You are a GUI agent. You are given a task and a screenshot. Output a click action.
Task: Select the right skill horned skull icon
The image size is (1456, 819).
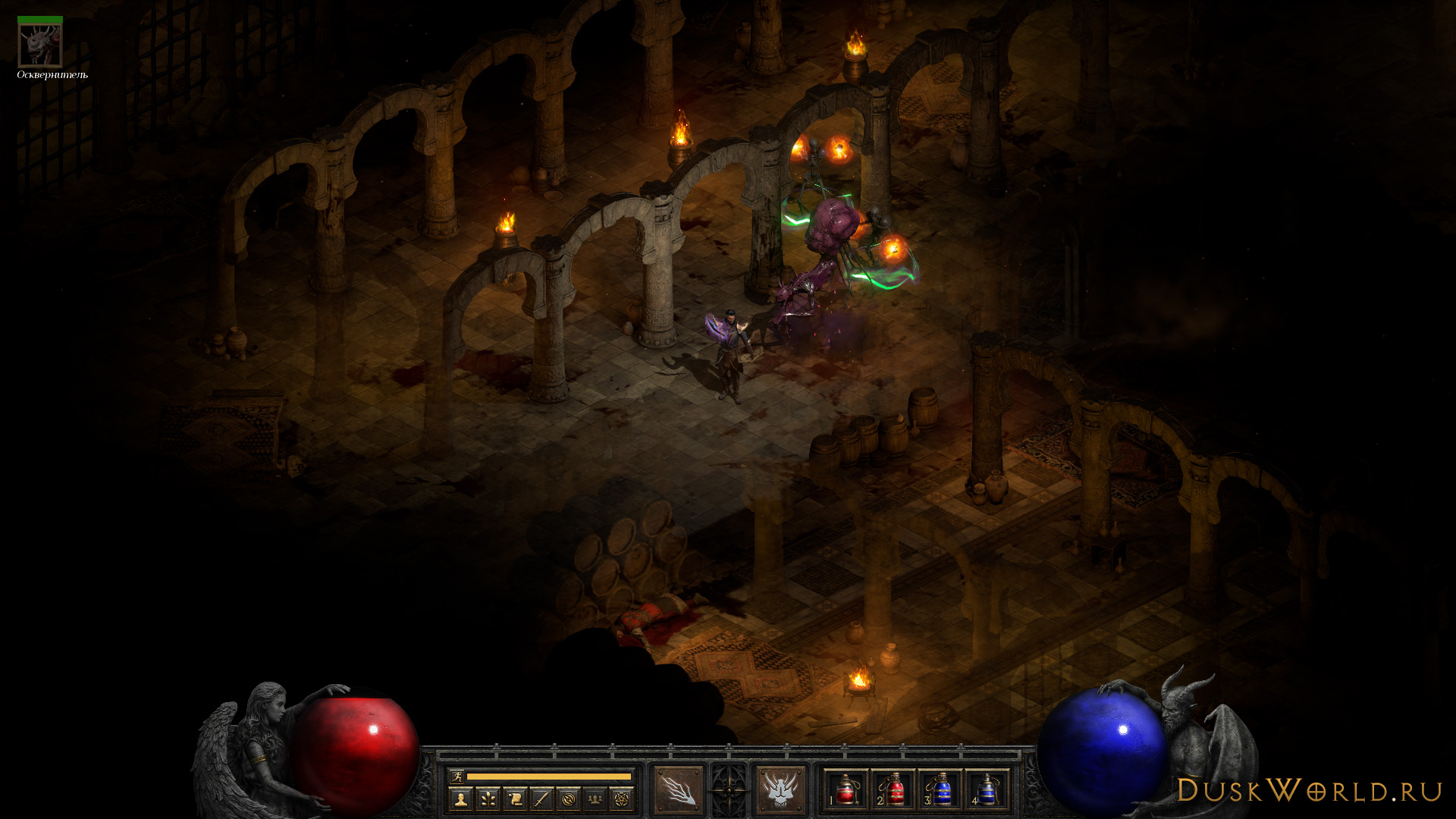(x=780, y=789)
